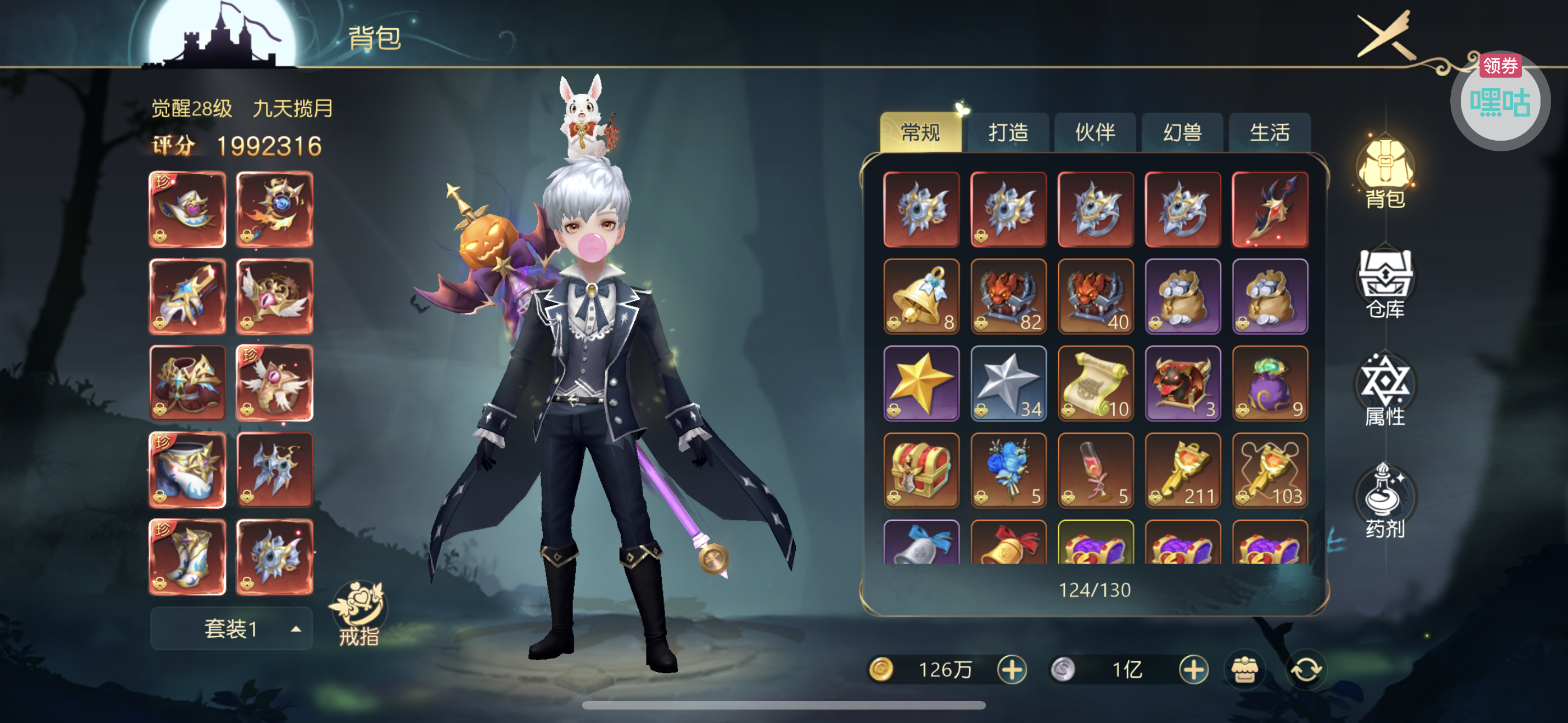1568x723 pixels.
Task: Close the backpack screen
Action: 1386,35
